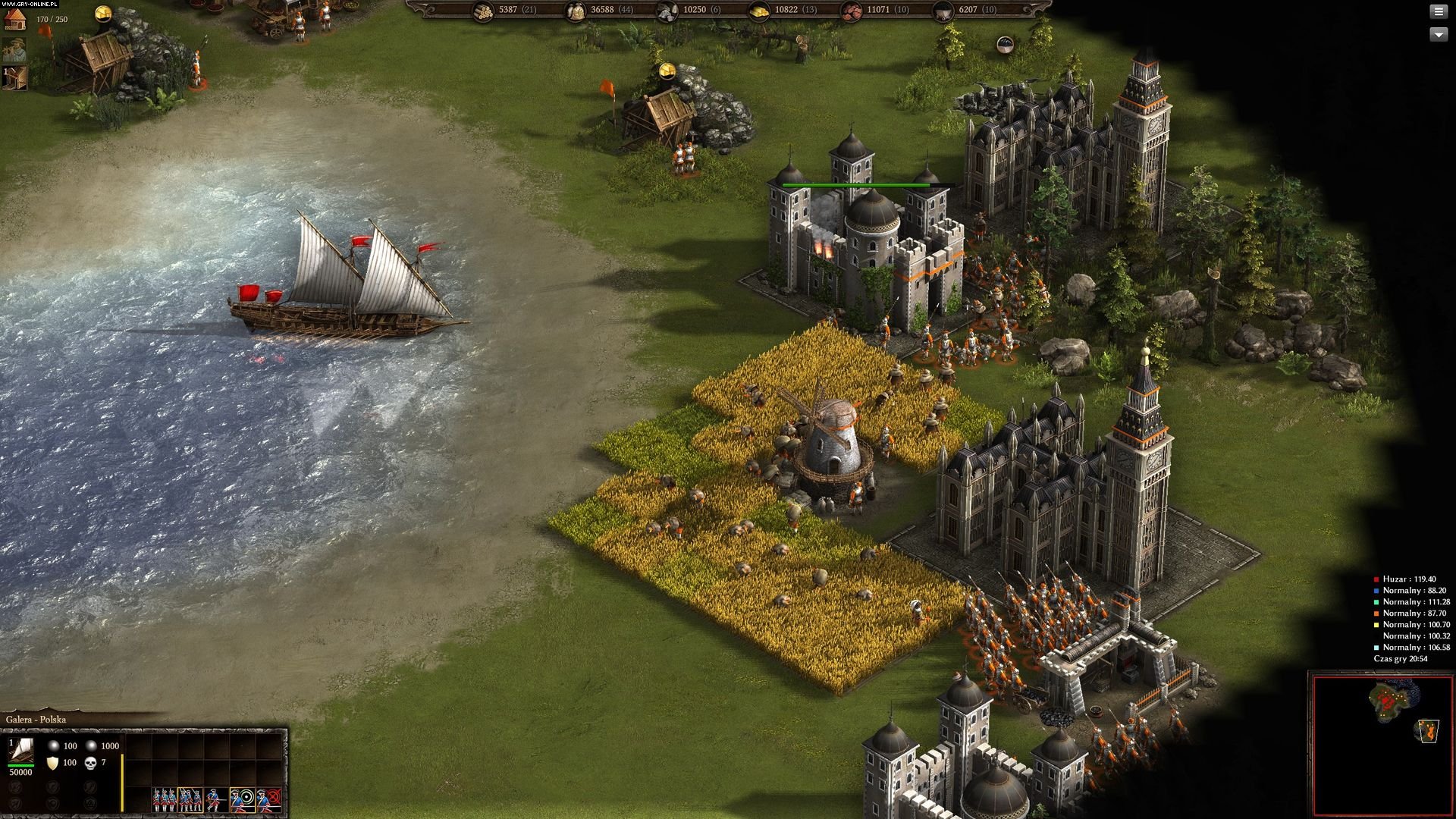1456x819 pixels.
Task: Open the hamburger game menu
Action: (x=1439, y=12)
